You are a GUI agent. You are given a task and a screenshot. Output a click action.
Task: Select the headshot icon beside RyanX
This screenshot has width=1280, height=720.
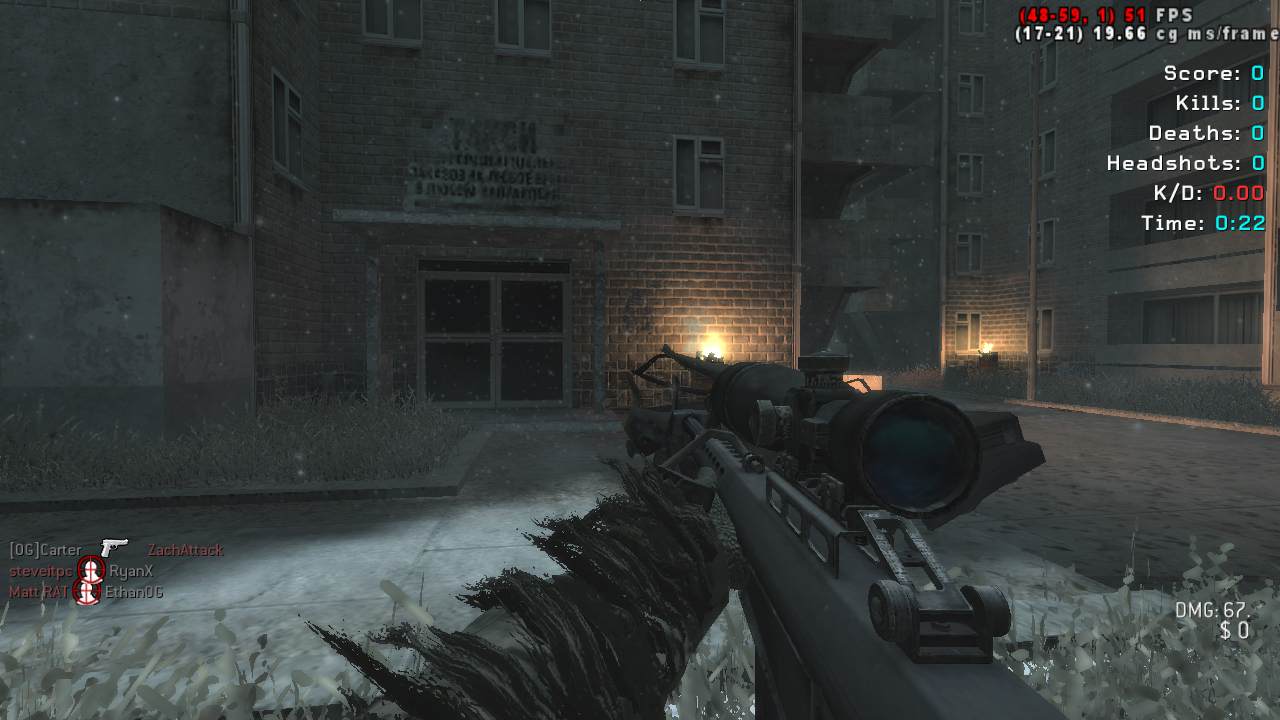(x=91, y=571)
